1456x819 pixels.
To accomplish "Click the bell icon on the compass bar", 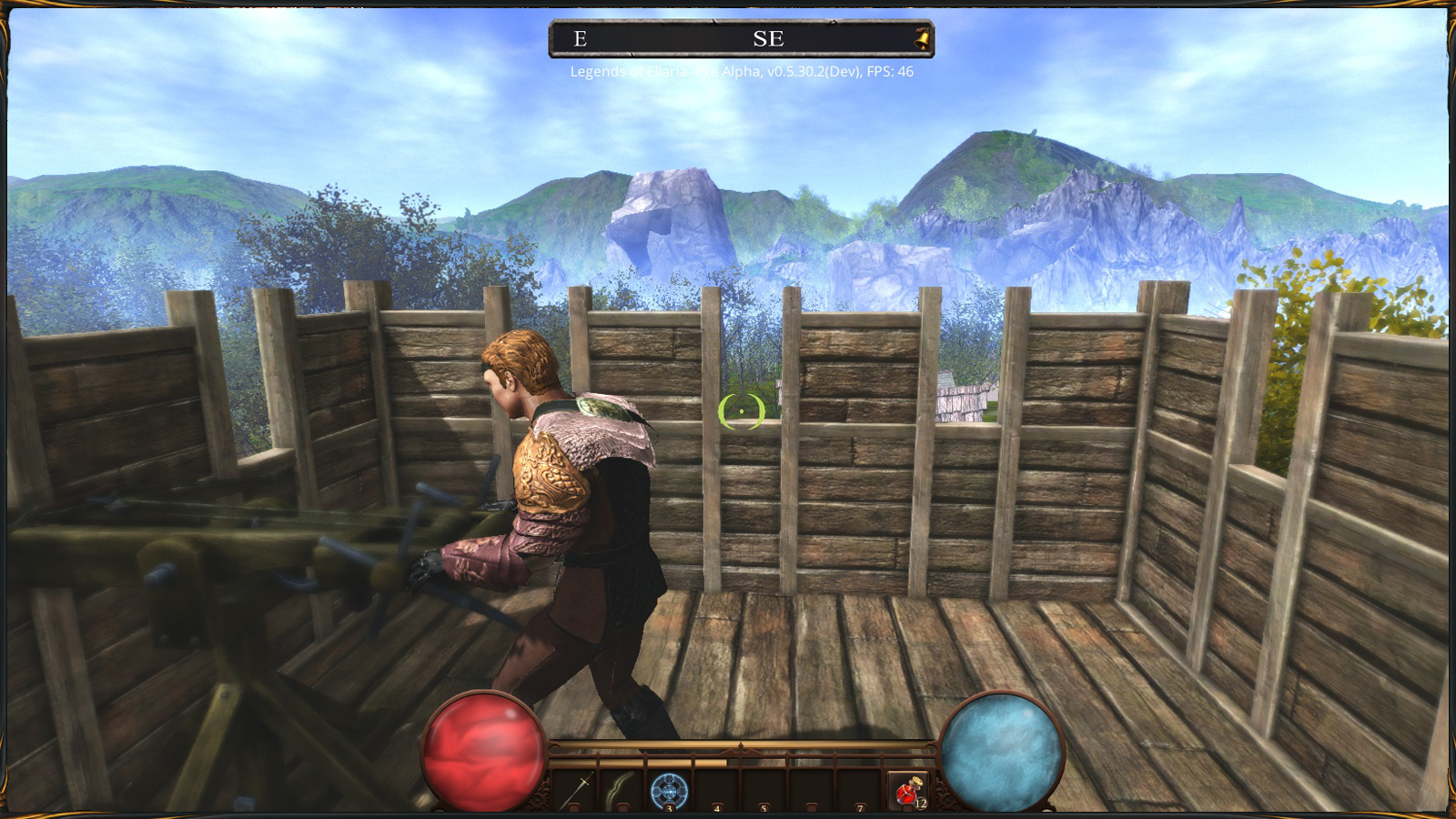I will tap(922, 38).
